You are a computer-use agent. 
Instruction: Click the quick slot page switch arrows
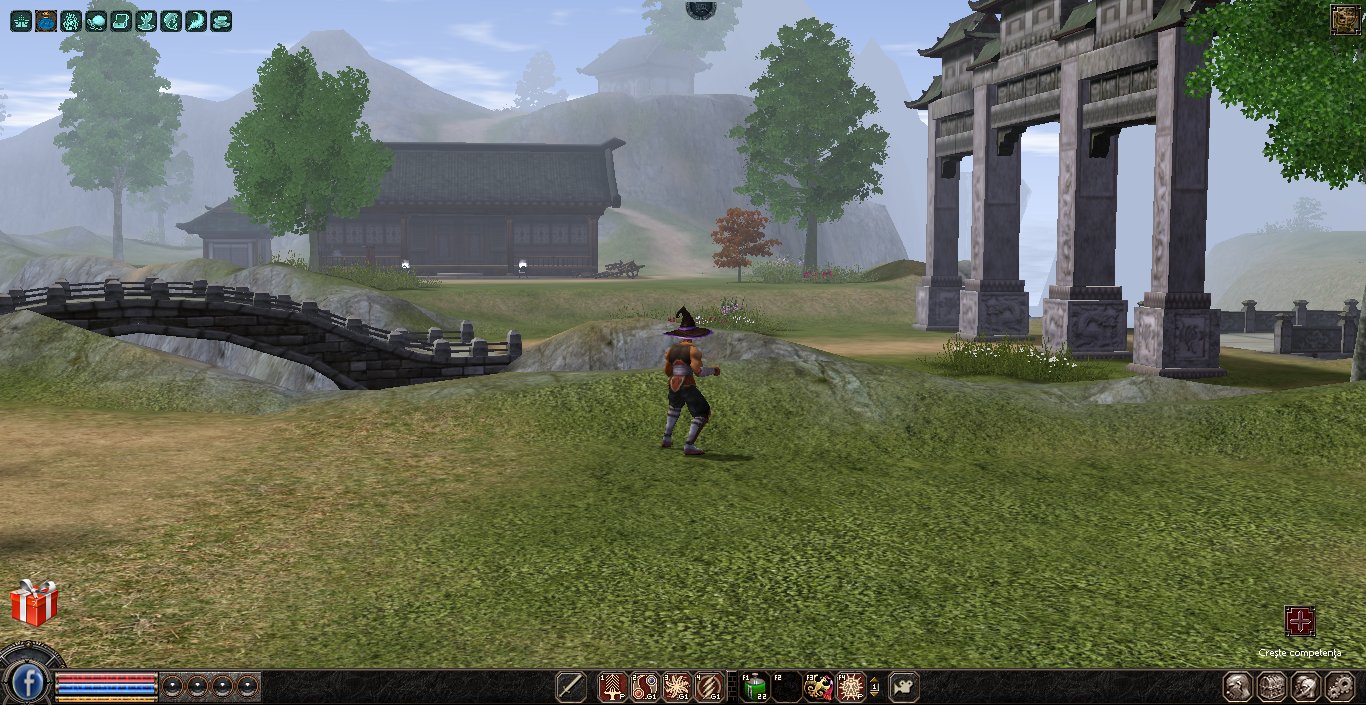point(876,687)
